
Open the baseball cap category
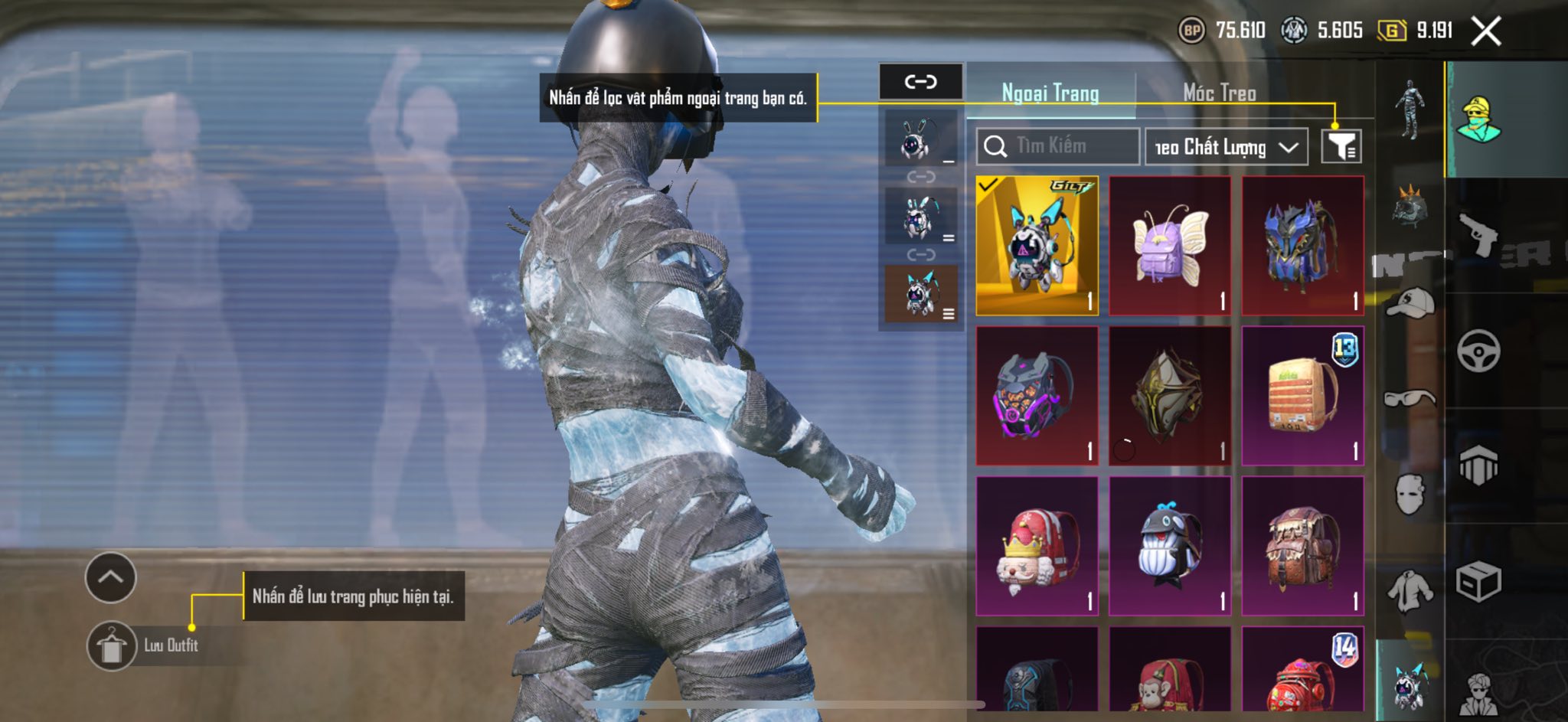pos(1410,303)
